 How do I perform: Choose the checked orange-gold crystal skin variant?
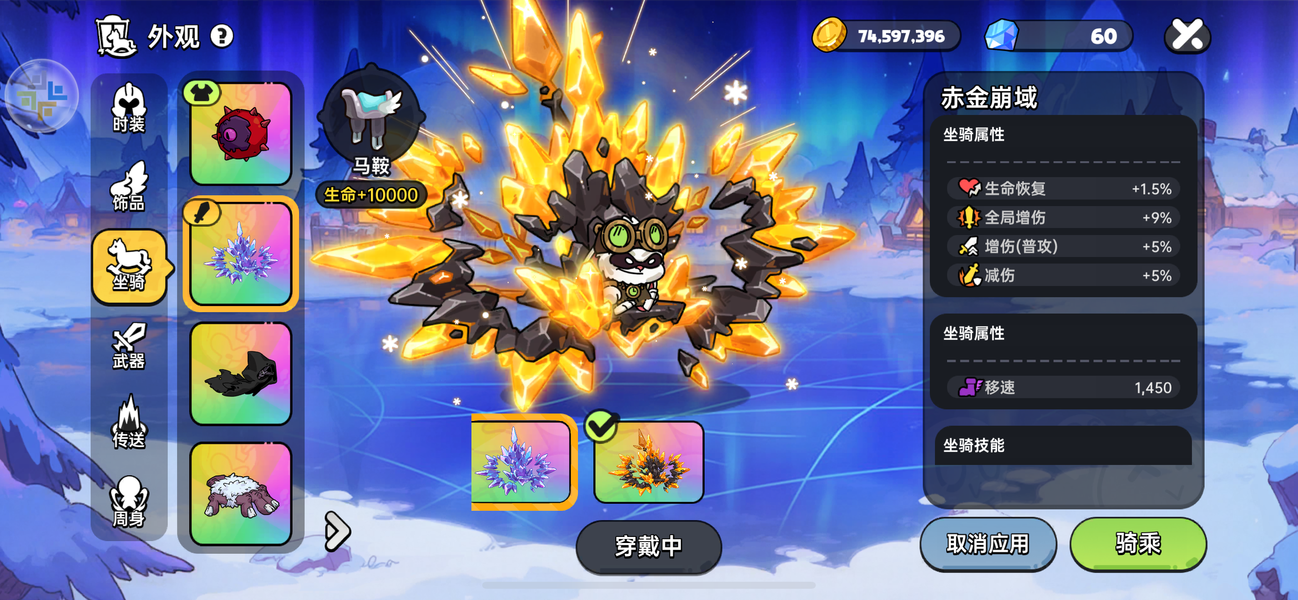[648, 462]
